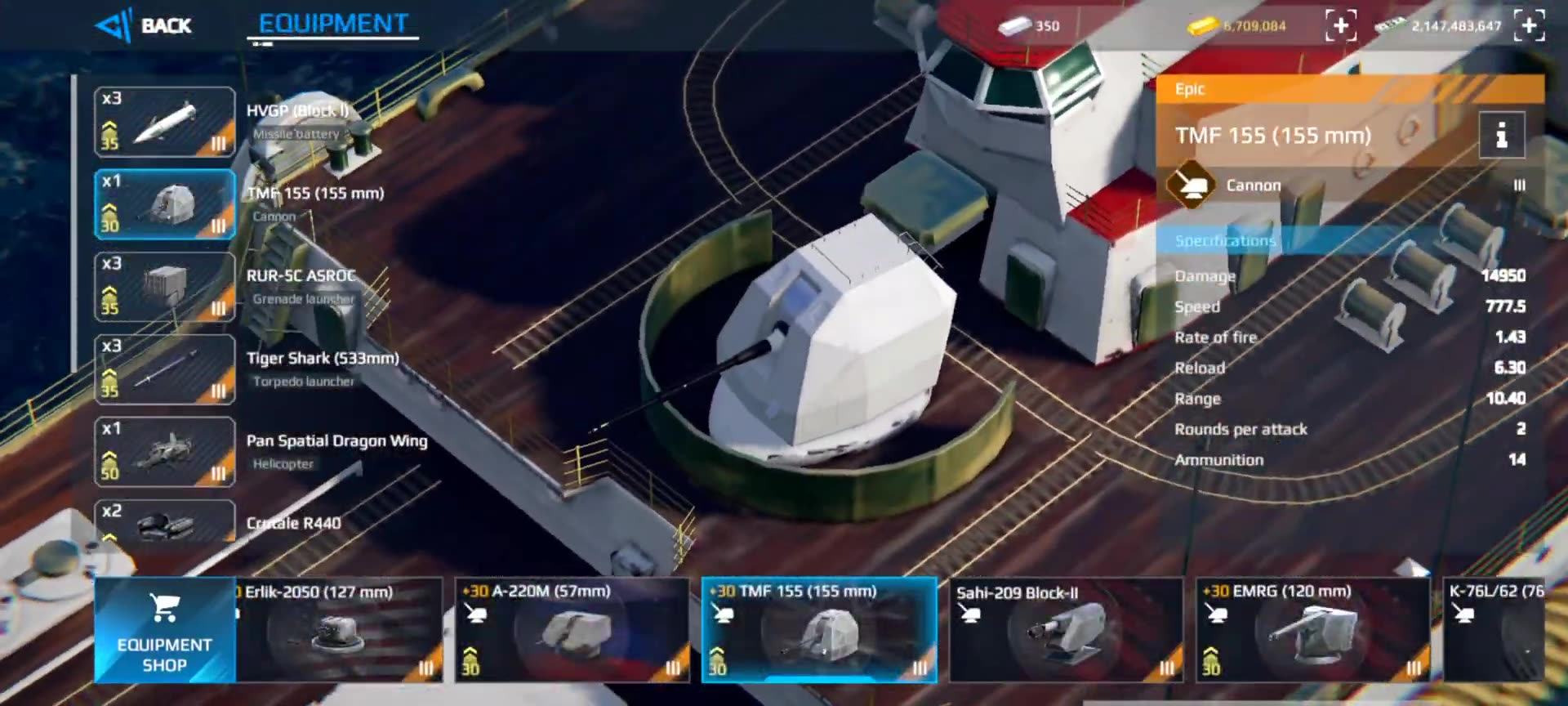Select the K-76L/62 cannon card

1494,630
